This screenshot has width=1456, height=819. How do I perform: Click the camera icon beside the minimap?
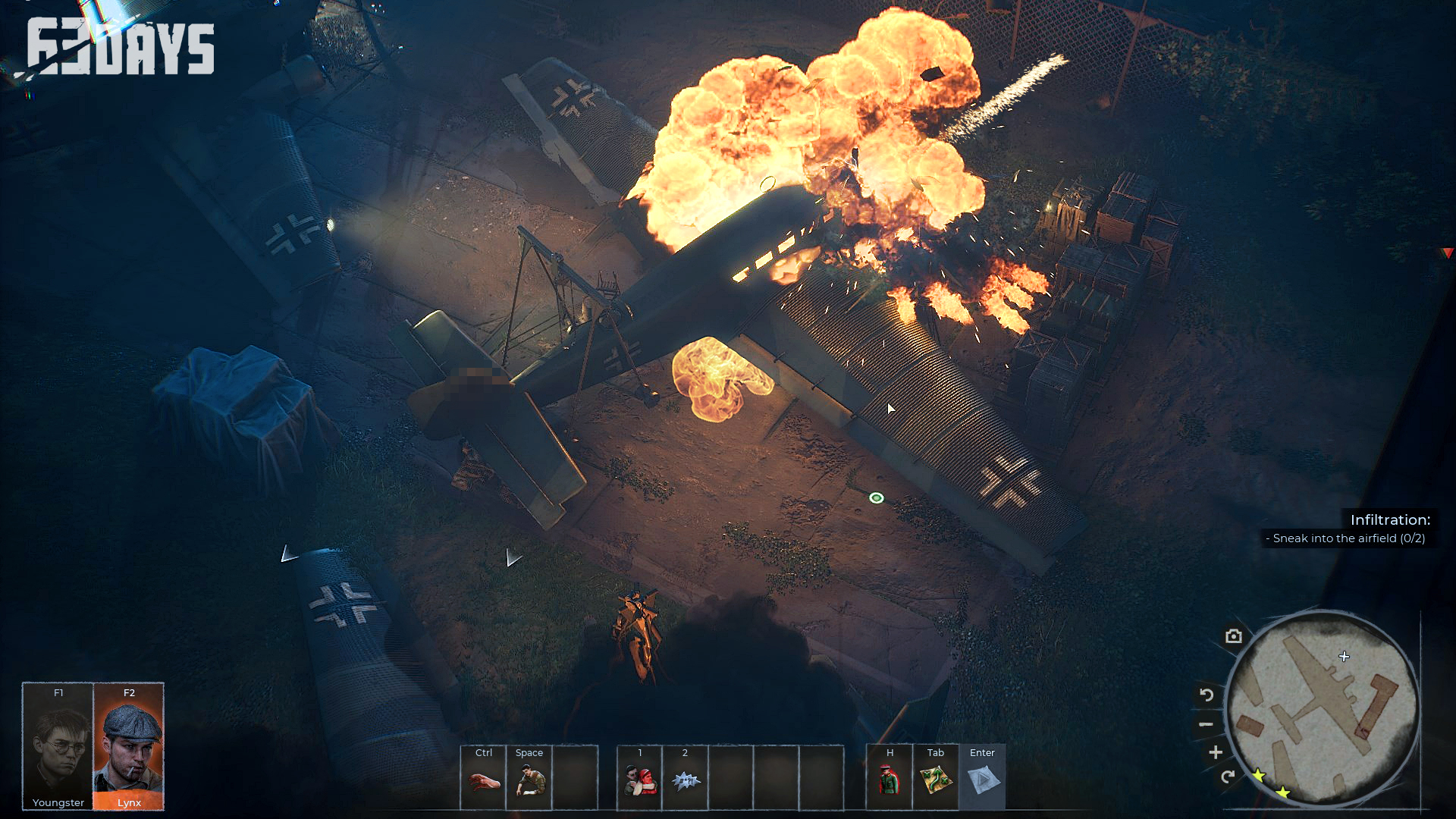click(1234, 636)
